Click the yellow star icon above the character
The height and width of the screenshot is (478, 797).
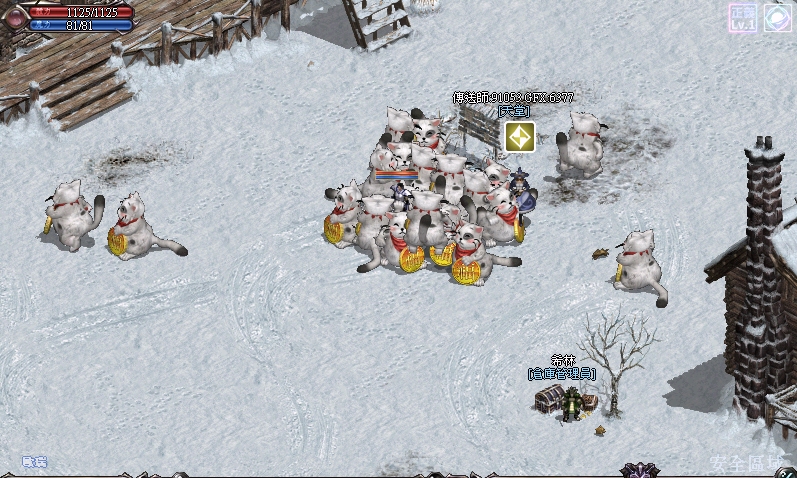click(x=519, y=137)
